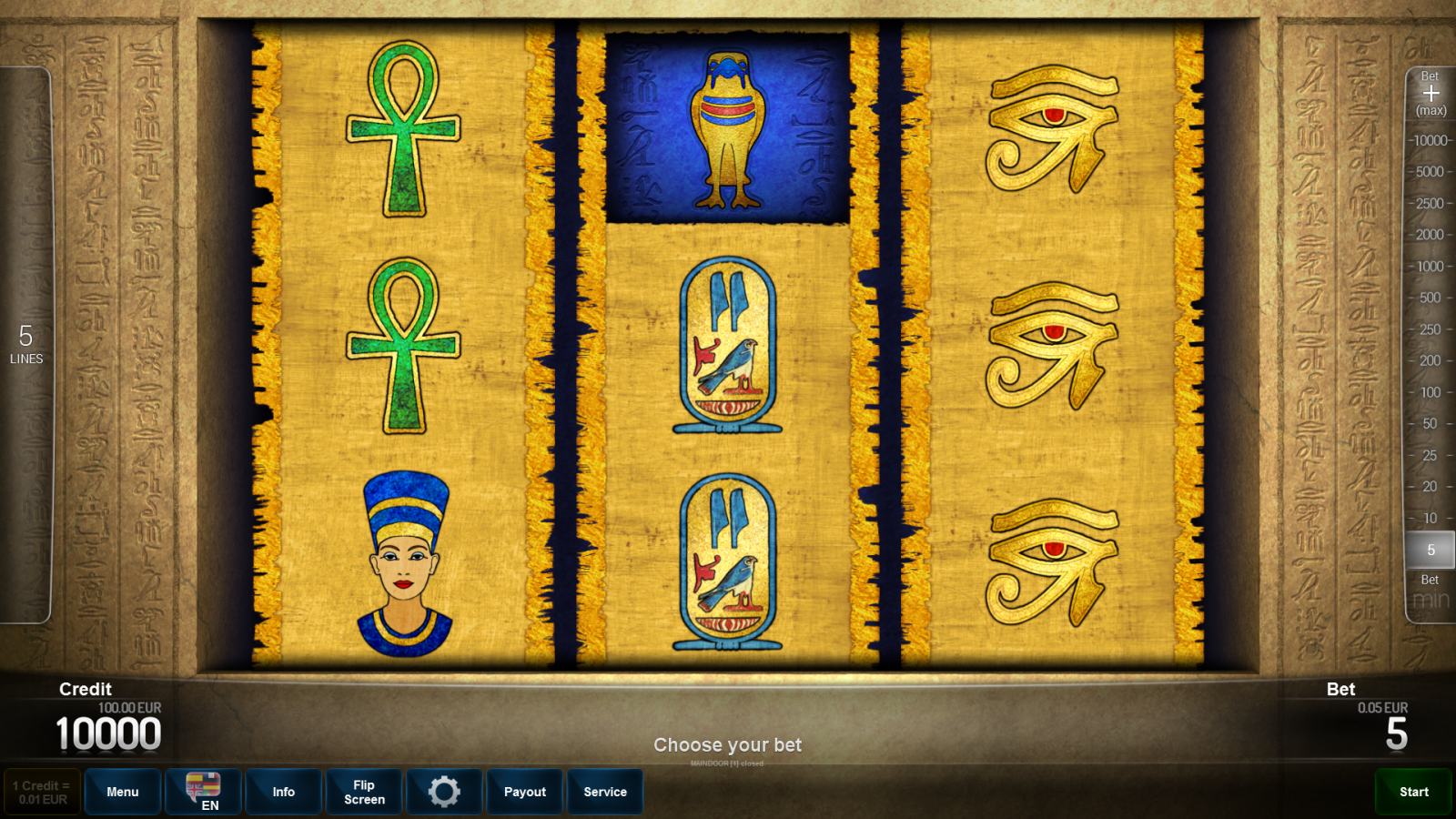Click the blue Horus falcon symbol
This screenshot has height=819, width=1456.
(728, 127)
